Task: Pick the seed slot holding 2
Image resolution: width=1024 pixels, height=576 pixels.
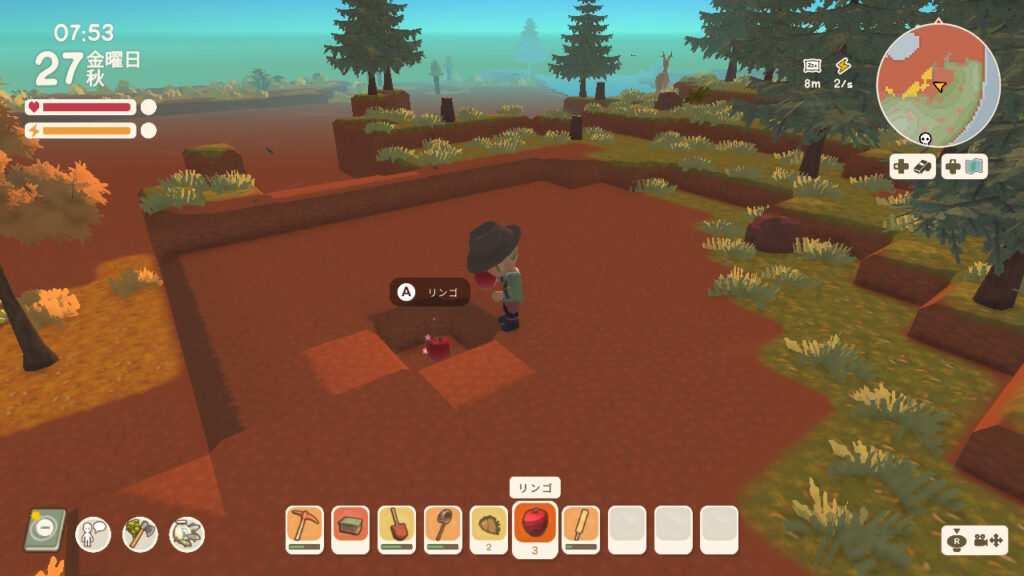Action: 489,526
